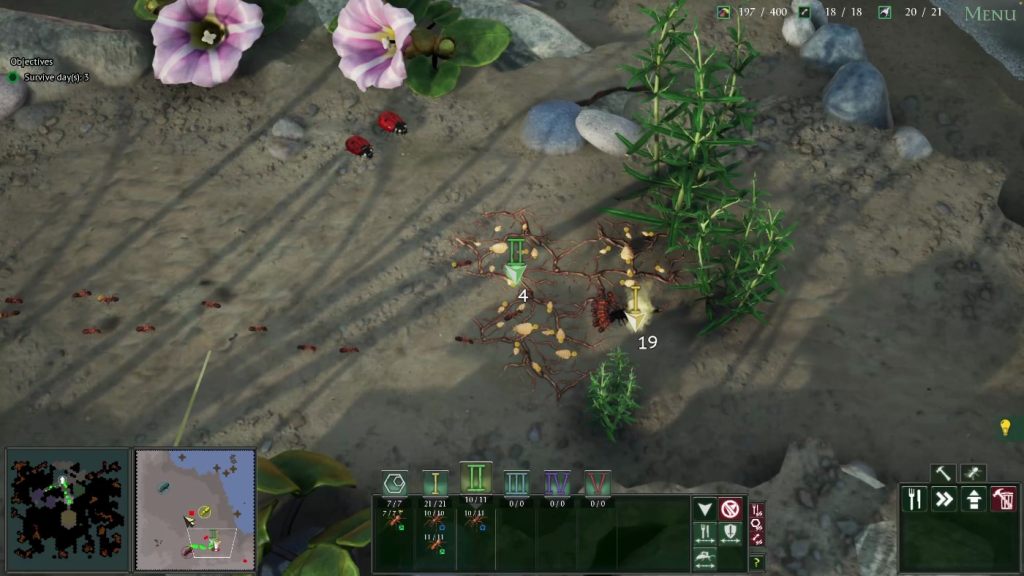
Task: Select pheromone group II tab
Action: 476,479
